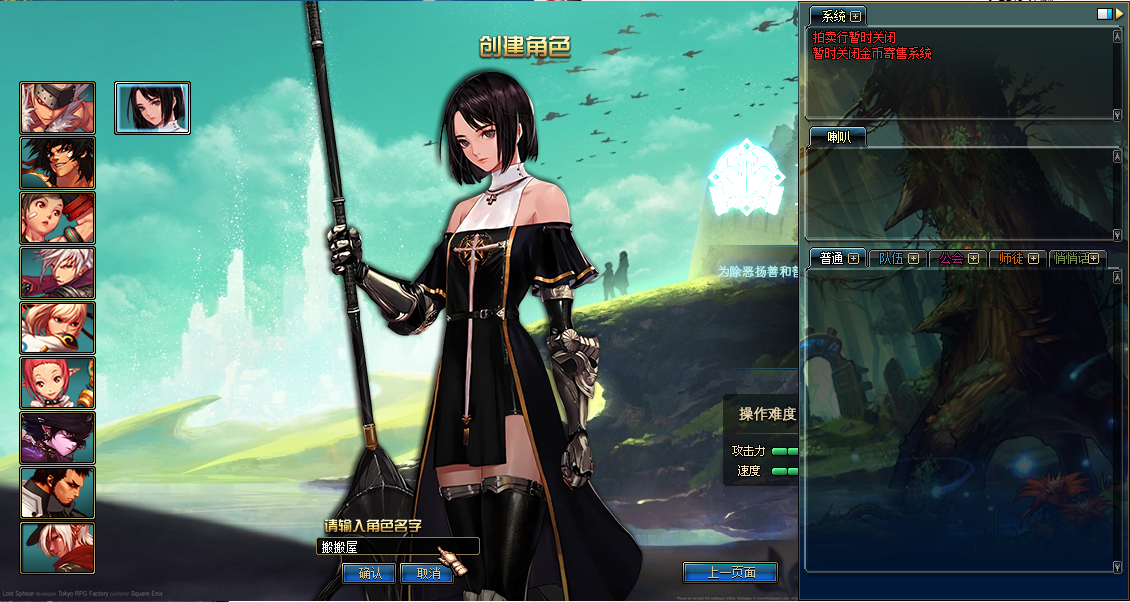
Task: Select the red-haired elf-eared mage portrait
Action: point(58,383)
